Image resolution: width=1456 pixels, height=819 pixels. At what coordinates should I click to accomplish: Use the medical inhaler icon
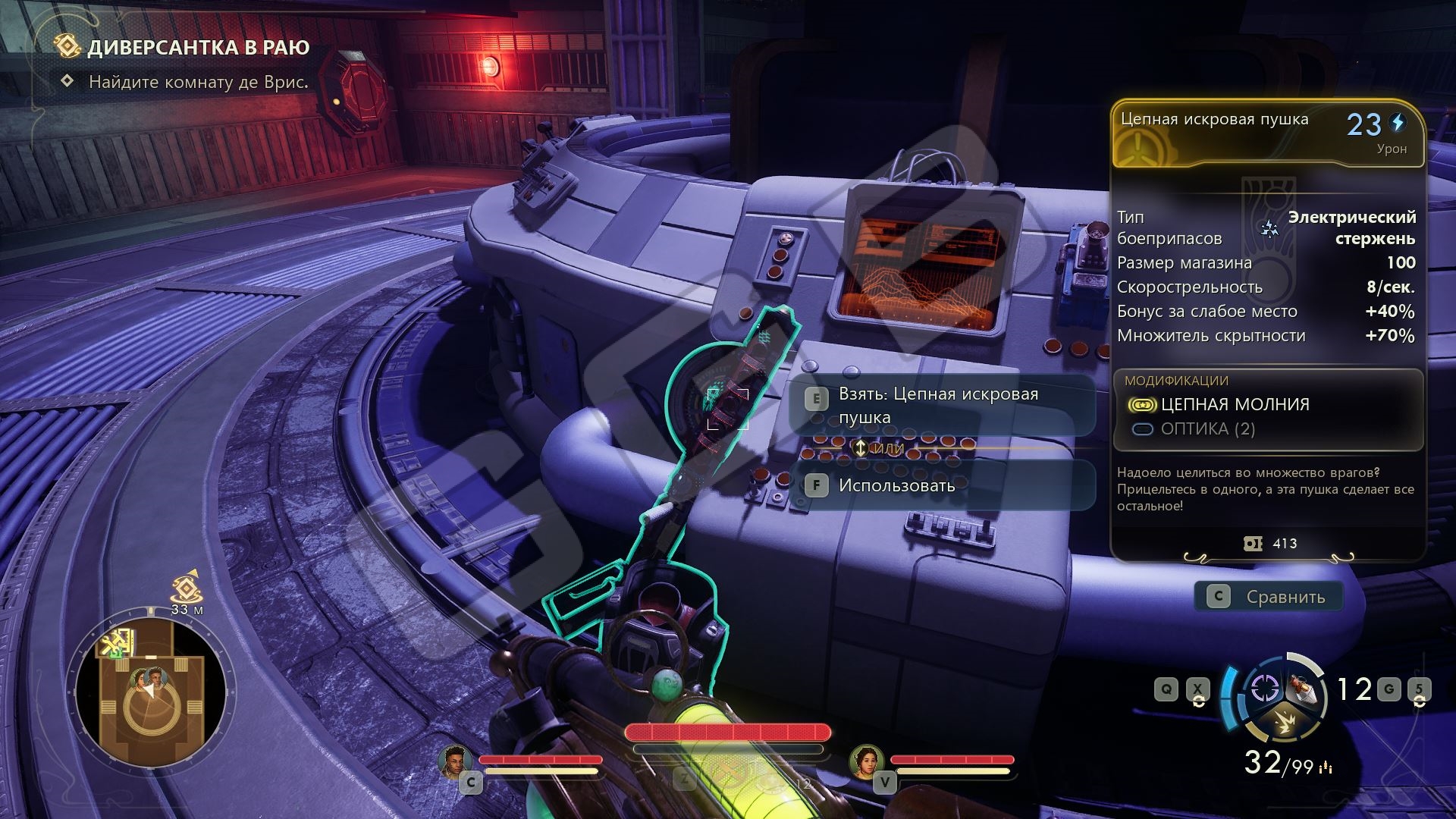(x=1302, y=687)
